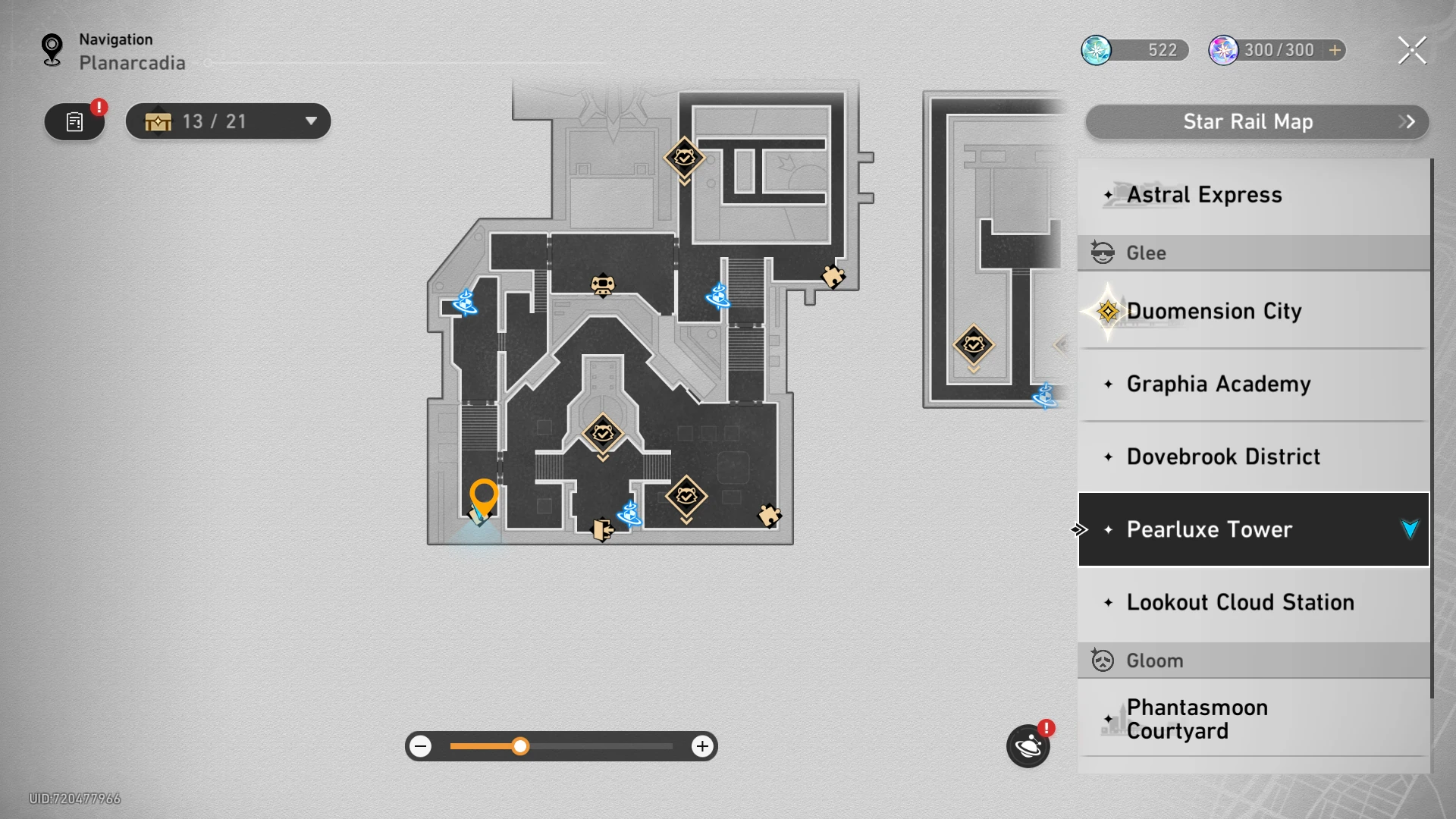Zoom in the map with plus button
The height and width of the screenshot is (819, 1456).
702,746
